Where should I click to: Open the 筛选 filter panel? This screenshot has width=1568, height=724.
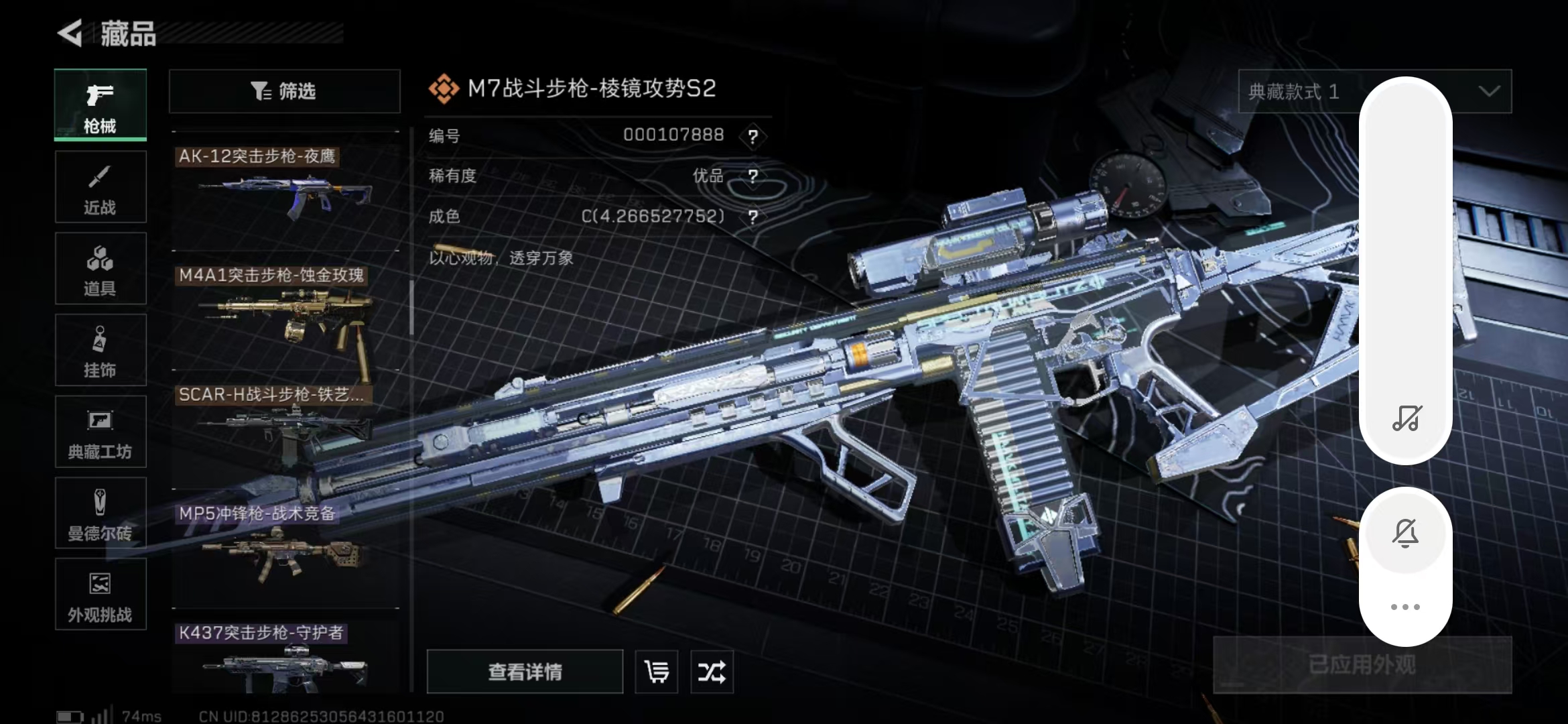pos(284,91)
